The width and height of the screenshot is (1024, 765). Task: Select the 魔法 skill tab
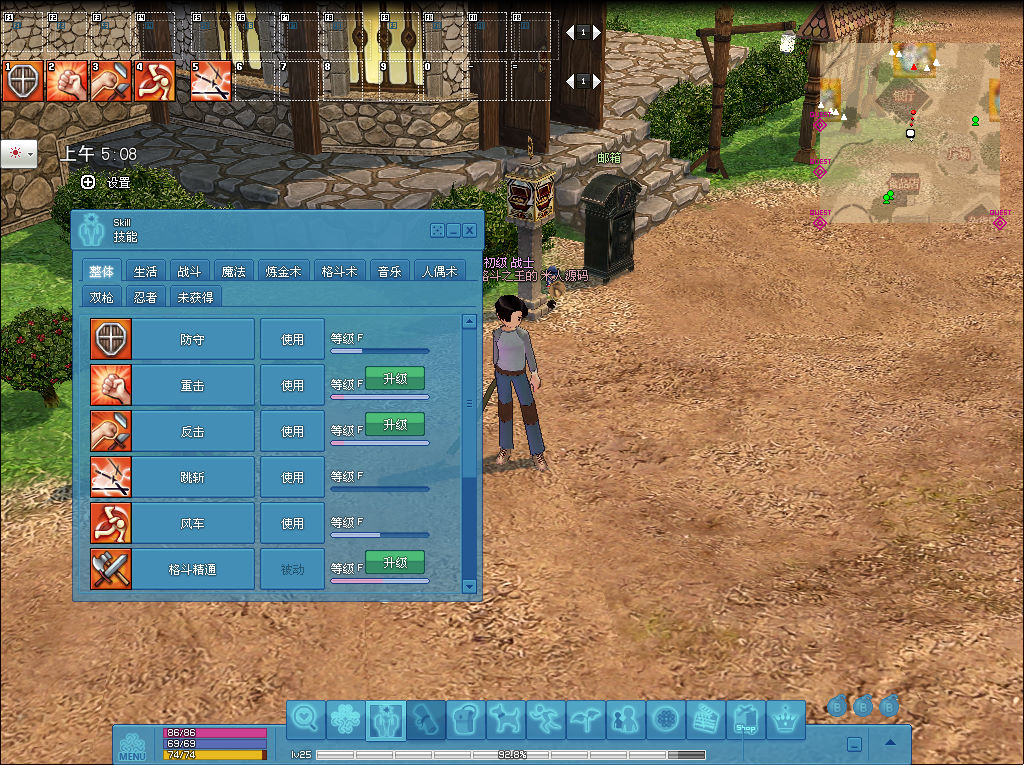click(x=233, y=271)
